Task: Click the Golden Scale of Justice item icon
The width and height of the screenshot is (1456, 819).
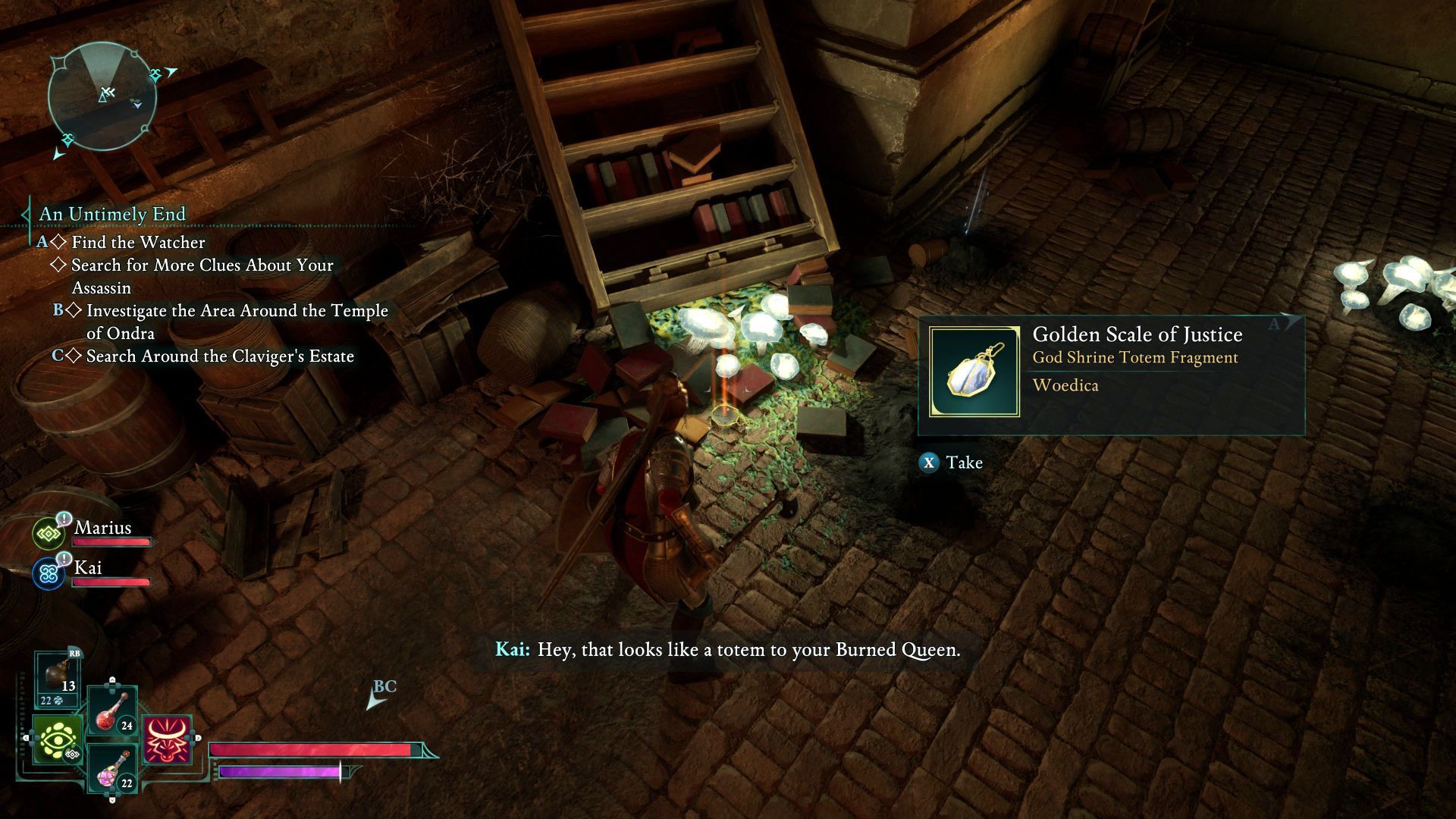Action: pos(974,372)
